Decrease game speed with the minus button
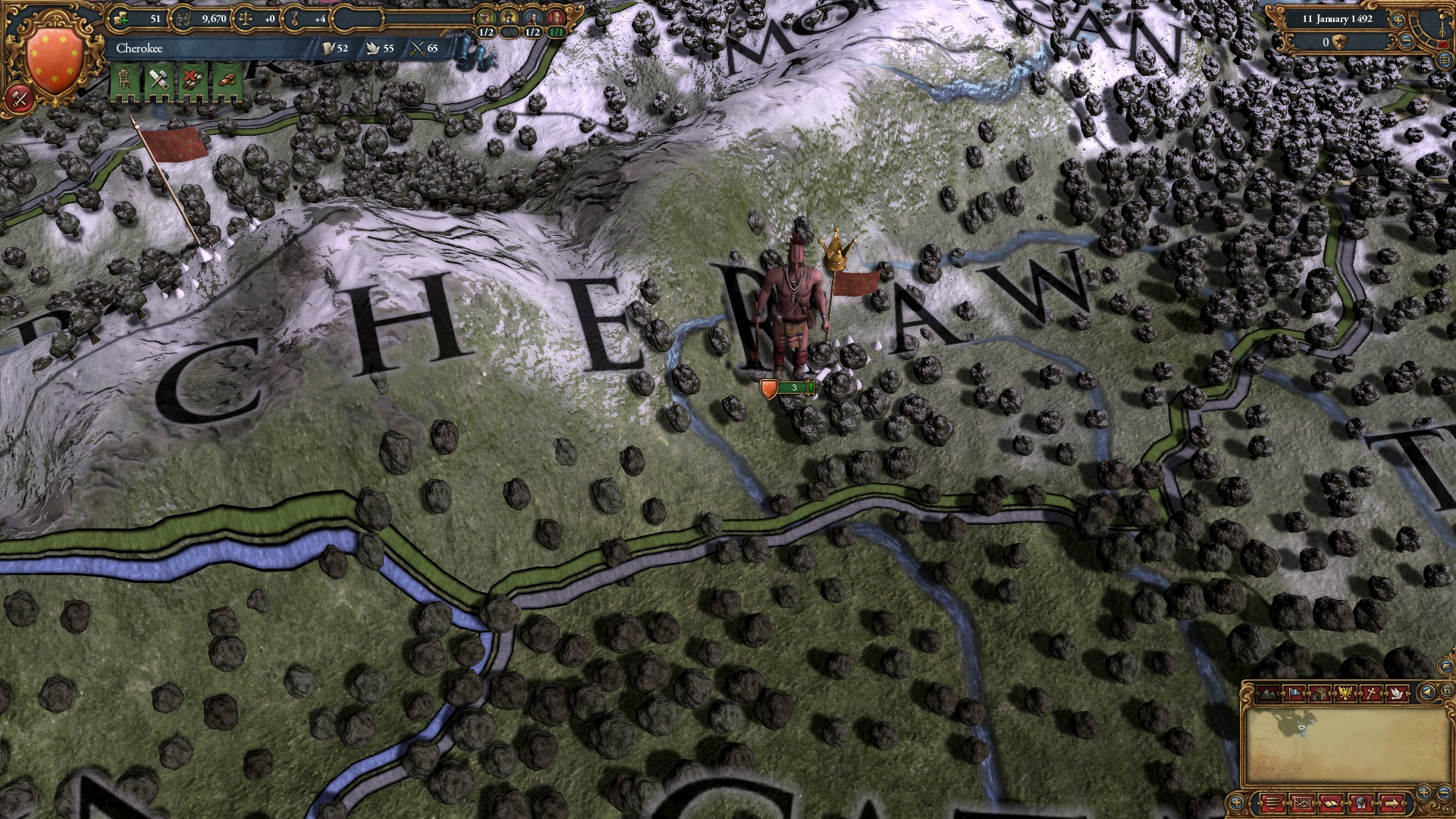This screenshot has height=819, width=1456. (x=1406, y=42)
